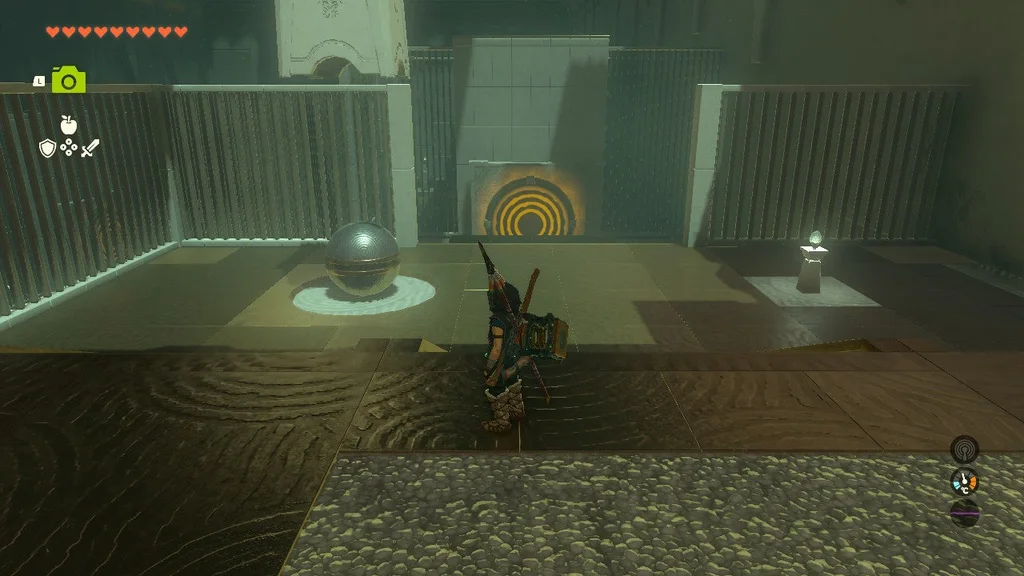Open the green Camera ability icon

click(68, 80)
